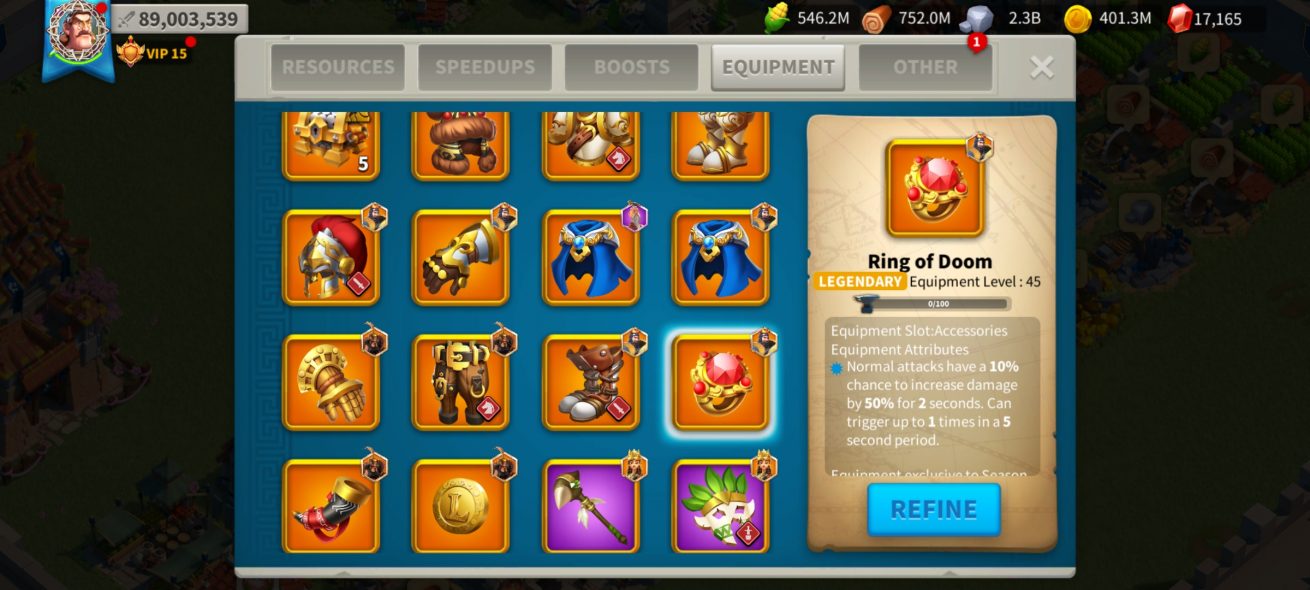Select the gold coin accessory

point(461,507)
